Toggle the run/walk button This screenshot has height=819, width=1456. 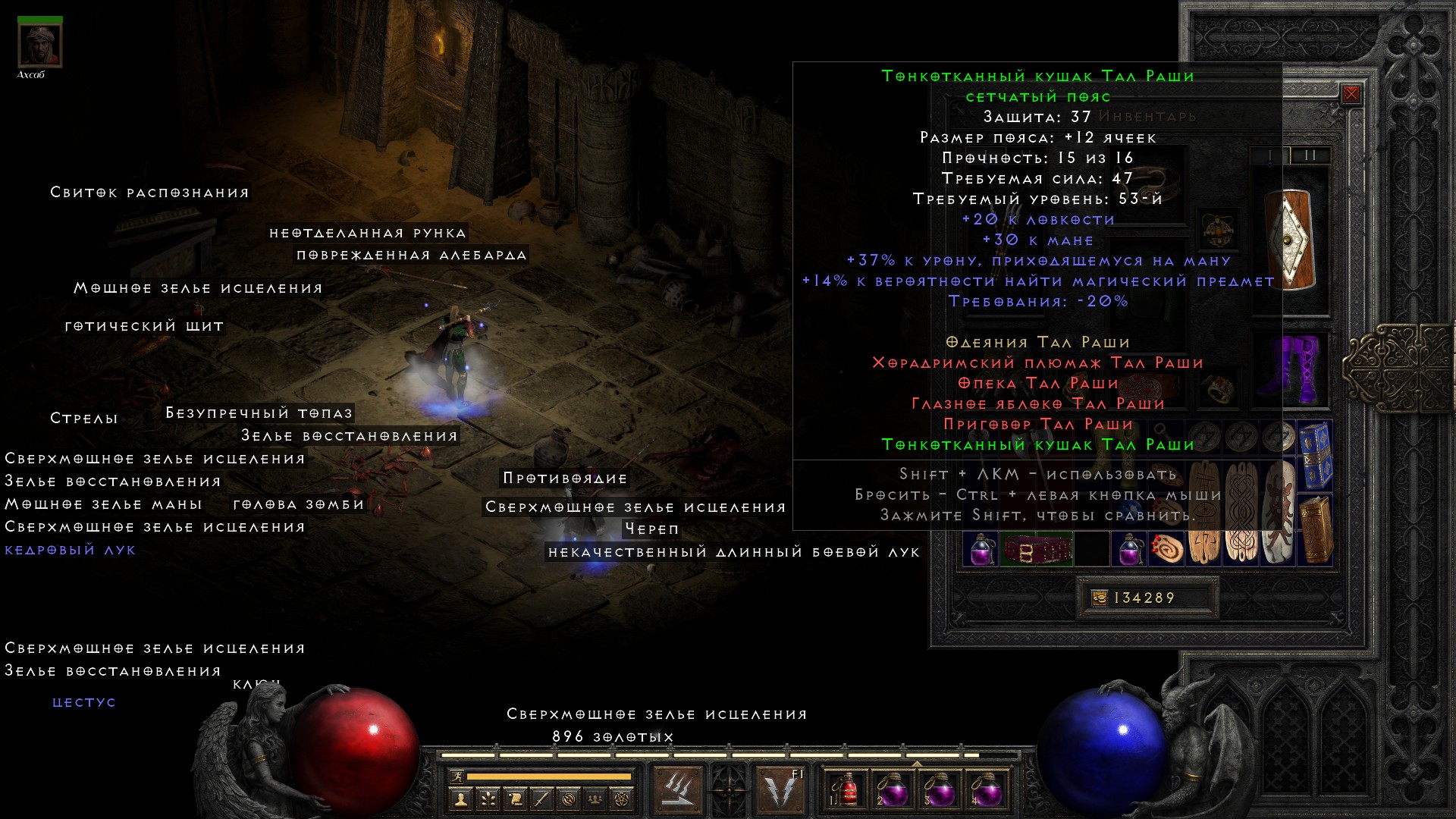[457, 776]
